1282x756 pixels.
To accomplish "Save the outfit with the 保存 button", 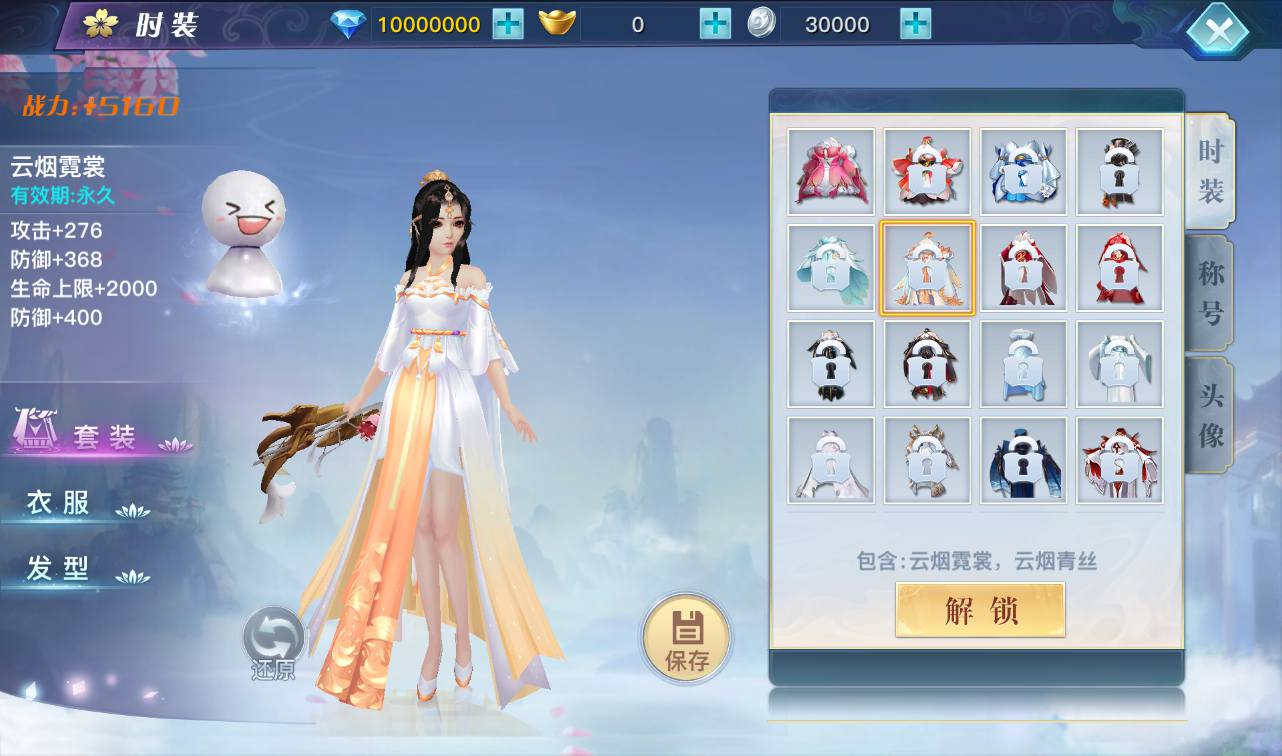I will [687, 637].
